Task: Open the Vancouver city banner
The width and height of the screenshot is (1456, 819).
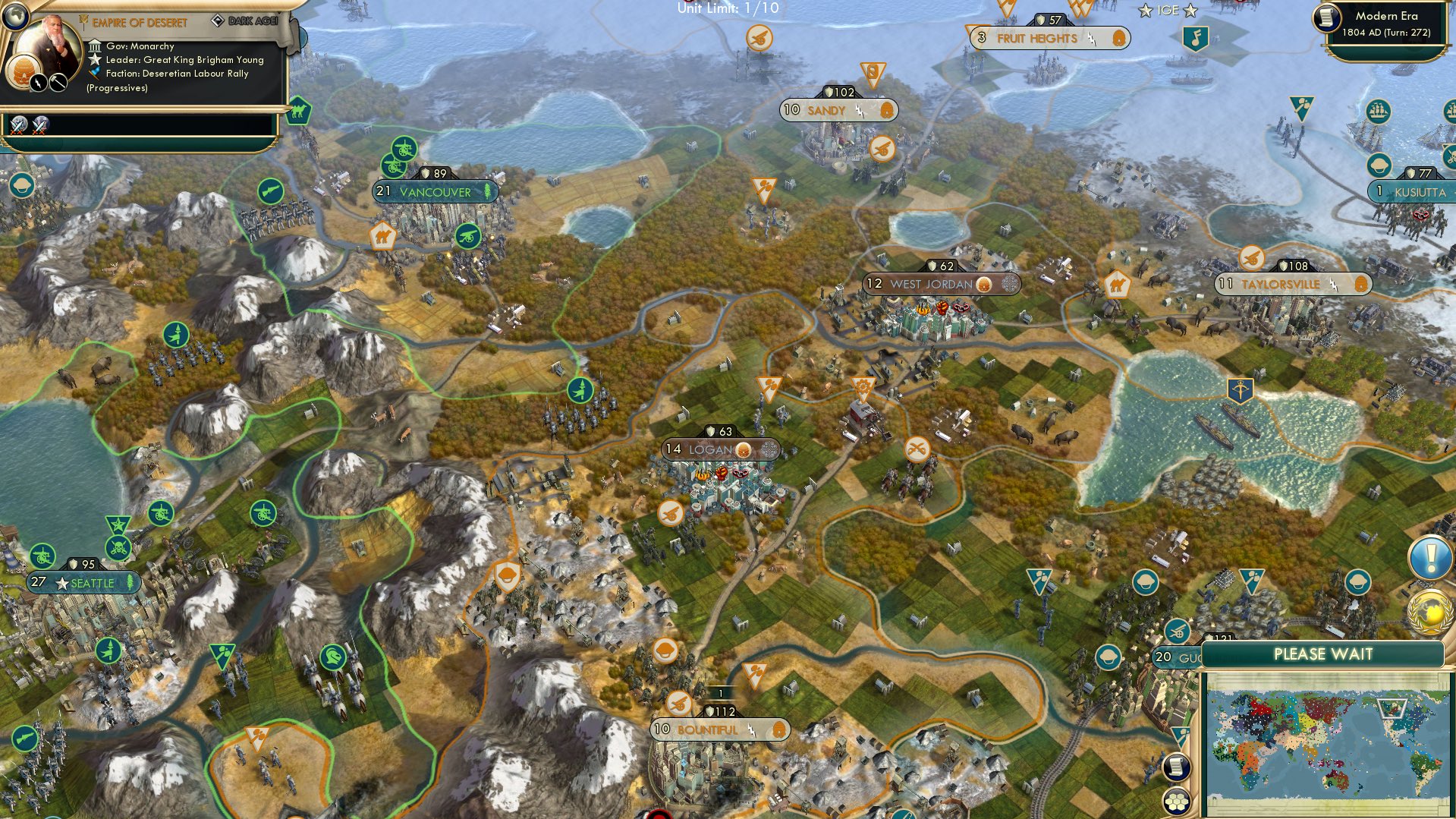Action: pyautogui.click(x=435, y=192)
